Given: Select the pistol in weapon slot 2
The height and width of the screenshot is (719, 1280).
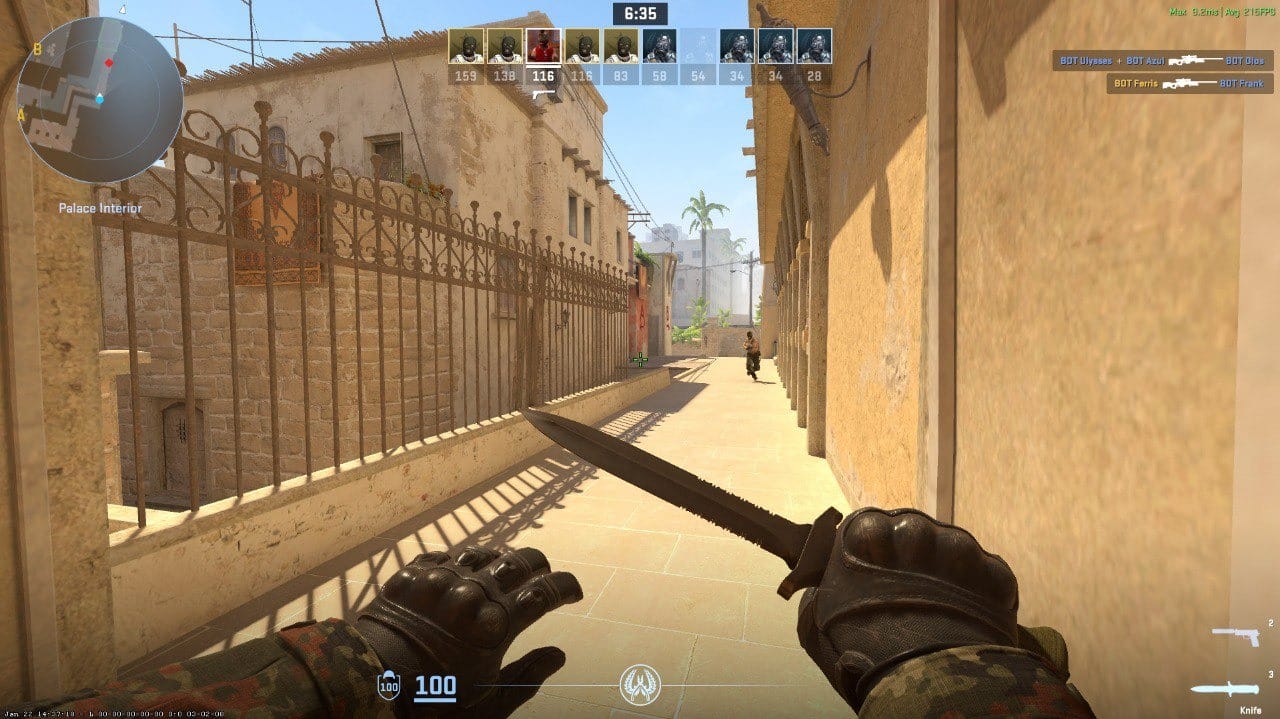Looking at the screenshot, I should click(1236, 635).
